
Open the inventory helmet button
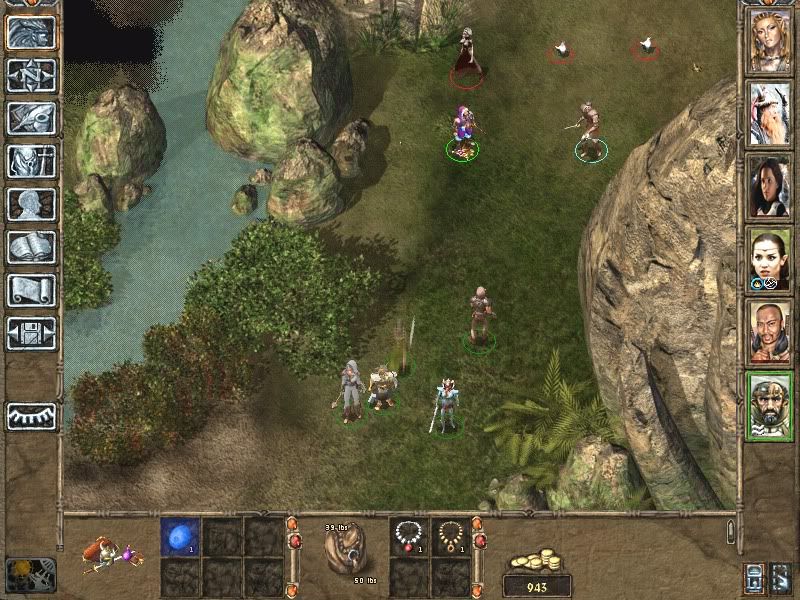[x=31, y=118]
